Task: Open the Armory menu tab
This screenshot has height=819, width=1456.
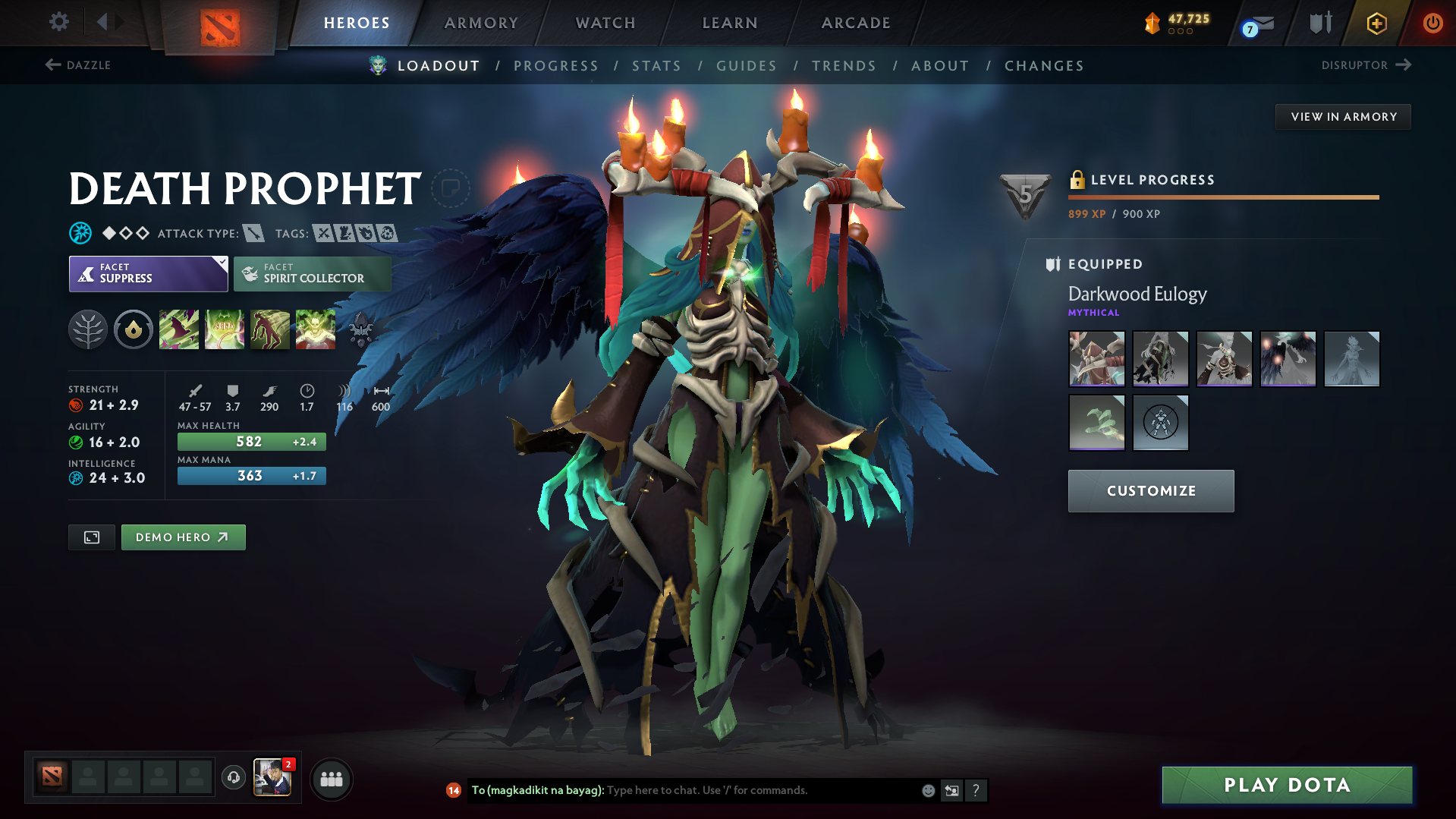Action: coord(481,23)
